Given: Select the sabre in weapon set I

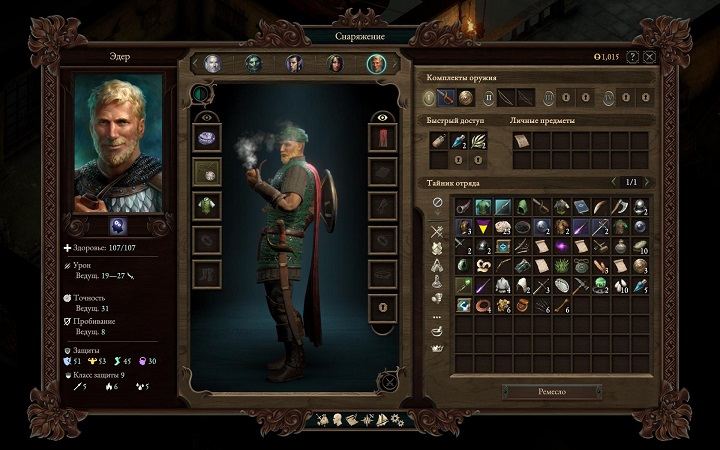Looking at the screenshot, I should tap(446, 97).
